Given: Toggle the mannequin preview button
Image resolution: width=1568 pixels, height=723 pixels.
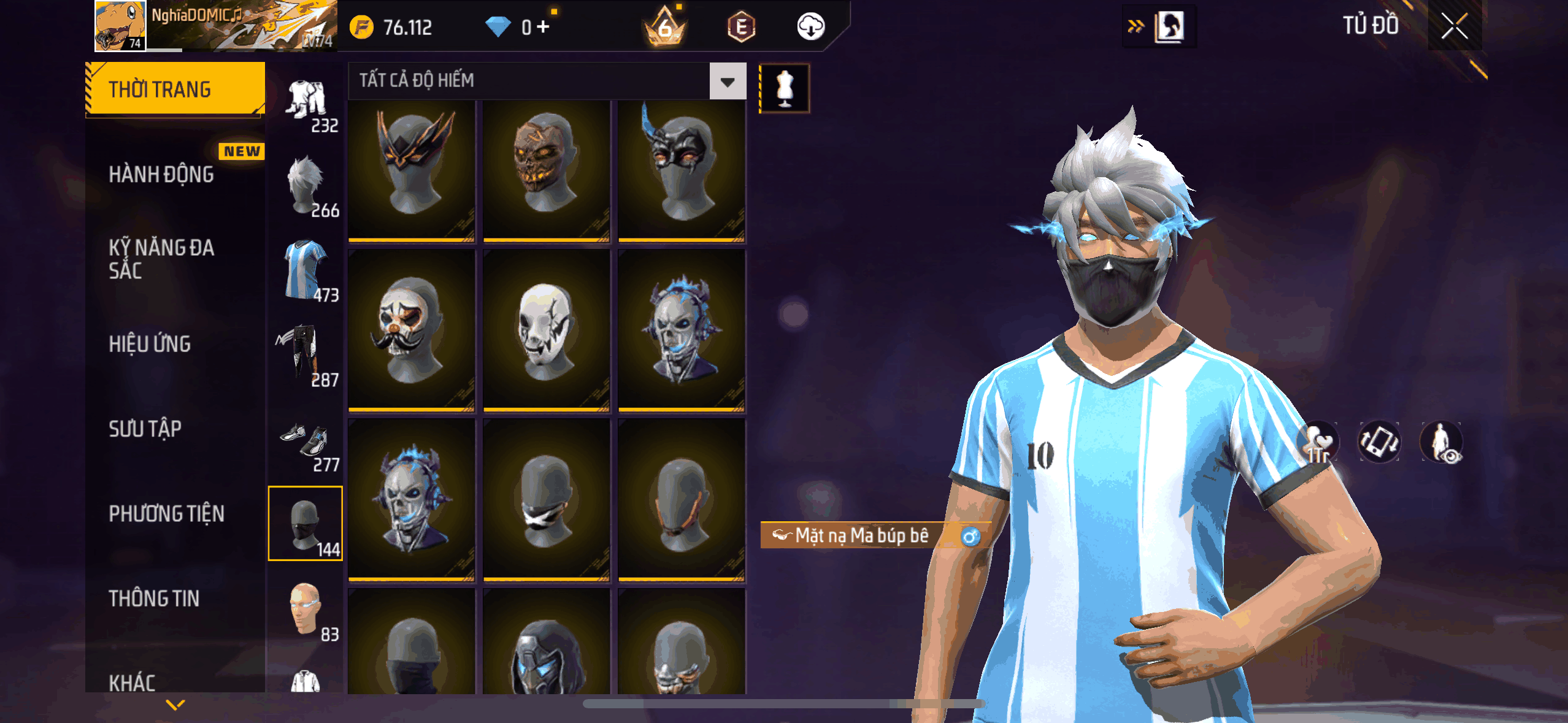Looking at the screenshot, I should 785,88.
